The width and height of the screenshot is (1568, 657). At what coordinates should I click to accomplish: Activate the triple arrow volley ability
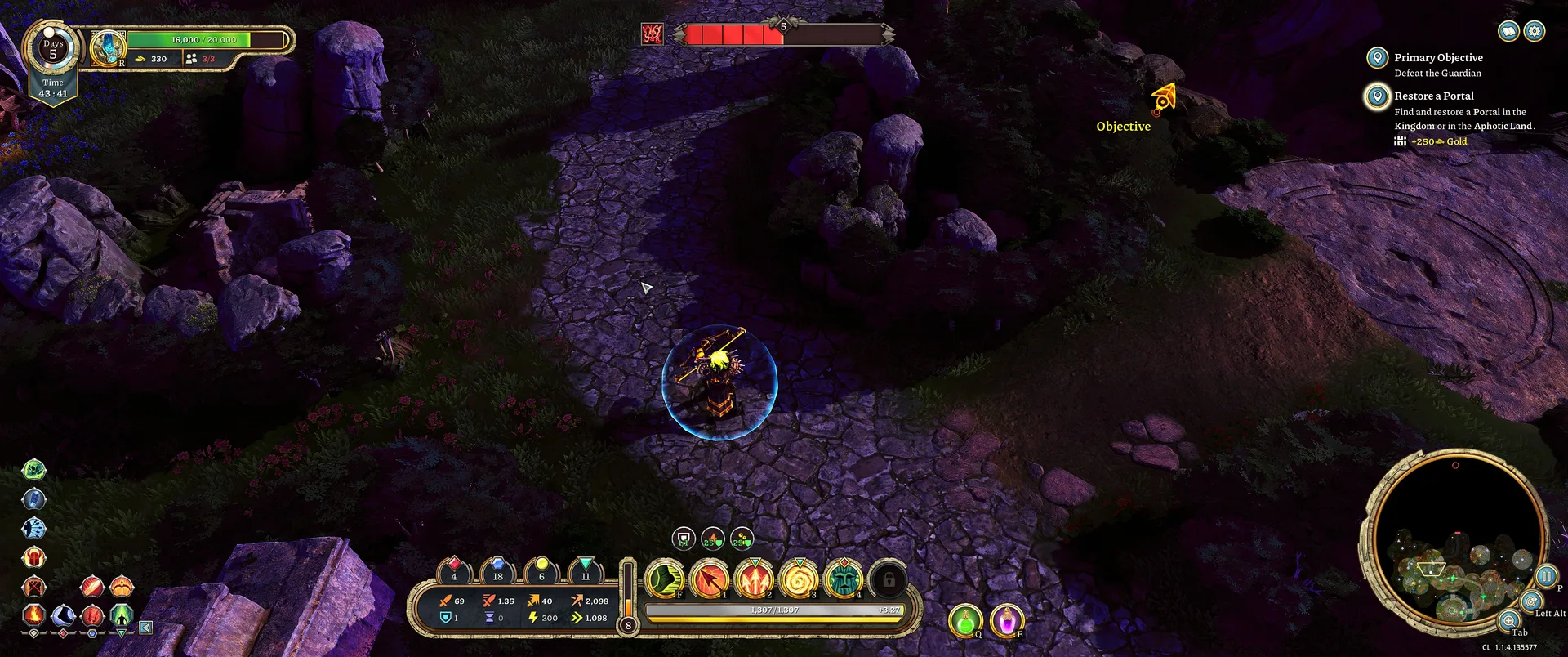[755, 579]
